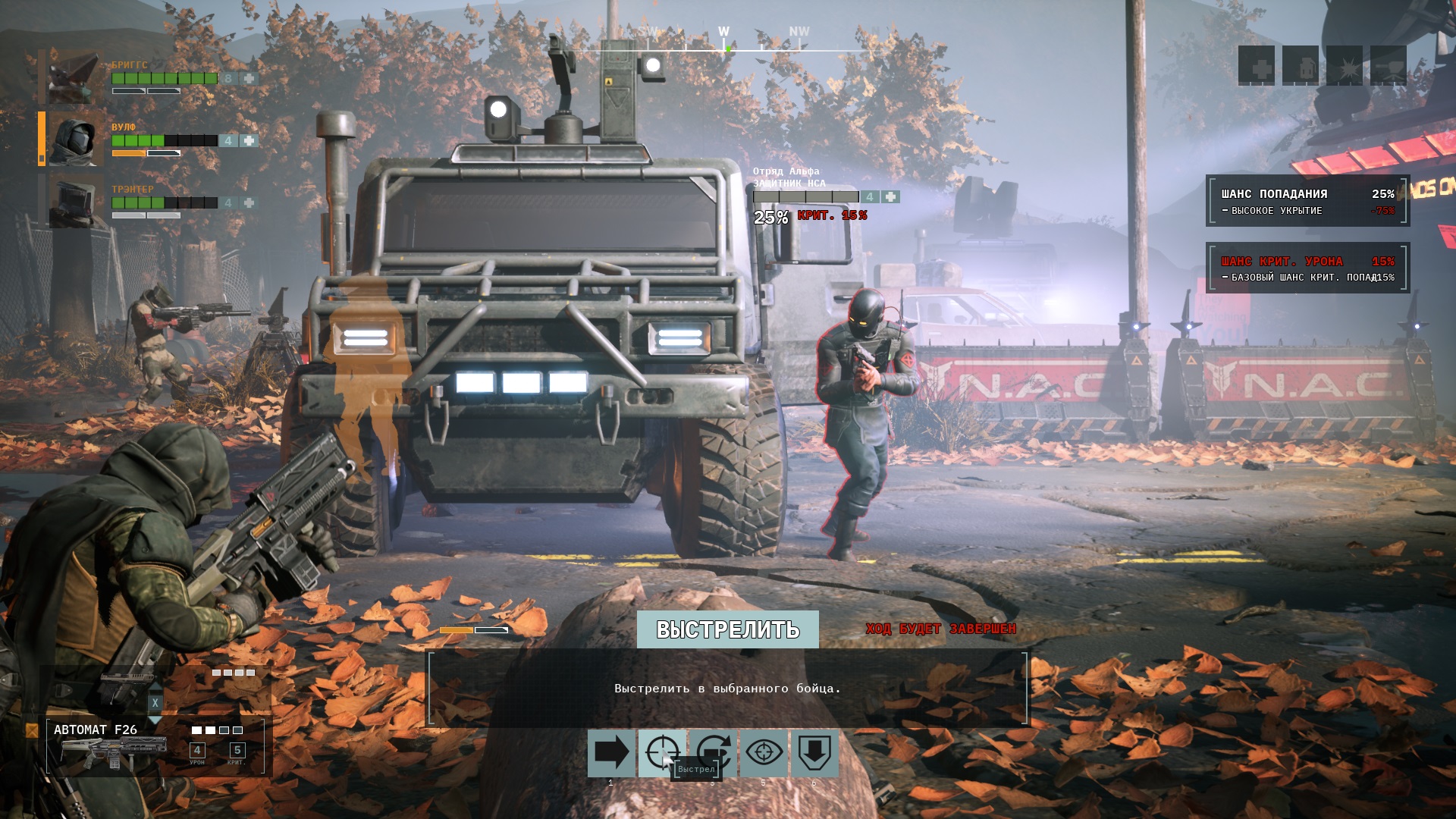
Task: Choose the crosshair shoot action
Action: (x=662, y=753)
